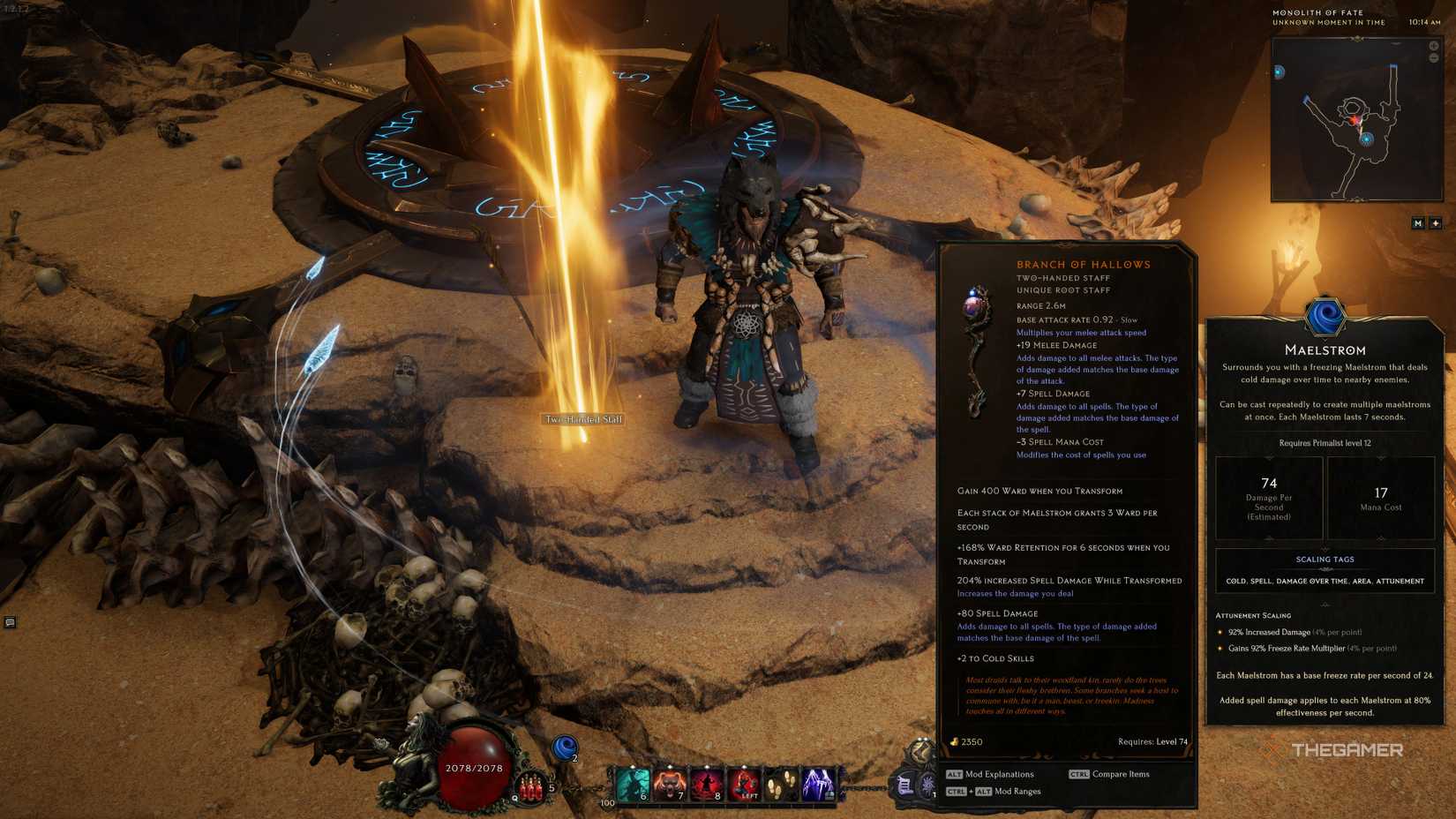The width and height of the screenshot is (1456, 819).
Task: Open the chat panel icon on the left edge
Action: coord(9,623)
